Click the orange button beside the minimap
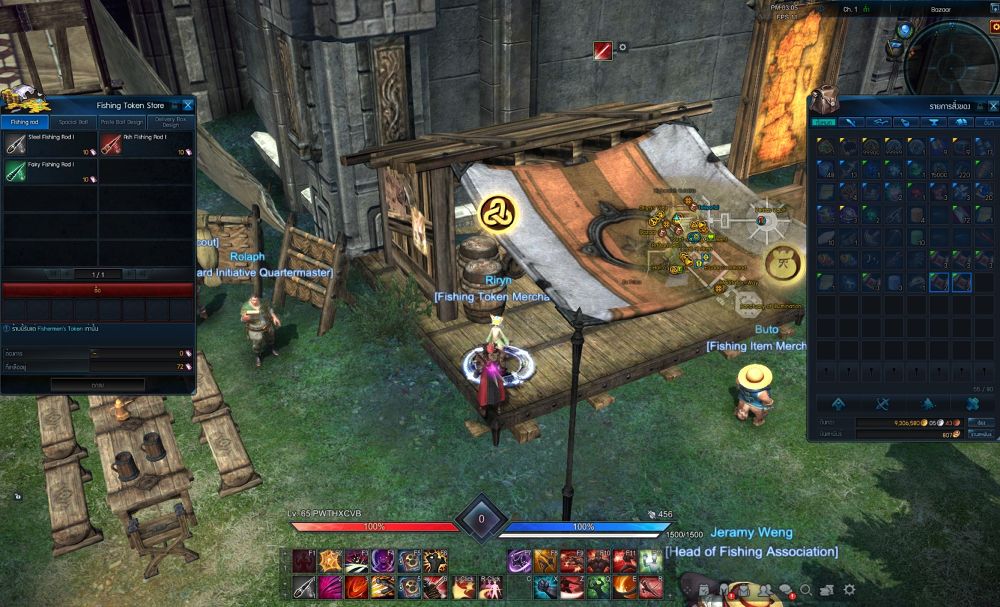Image resolution: width=1000 pixels, height=607 pixels. 994,25
